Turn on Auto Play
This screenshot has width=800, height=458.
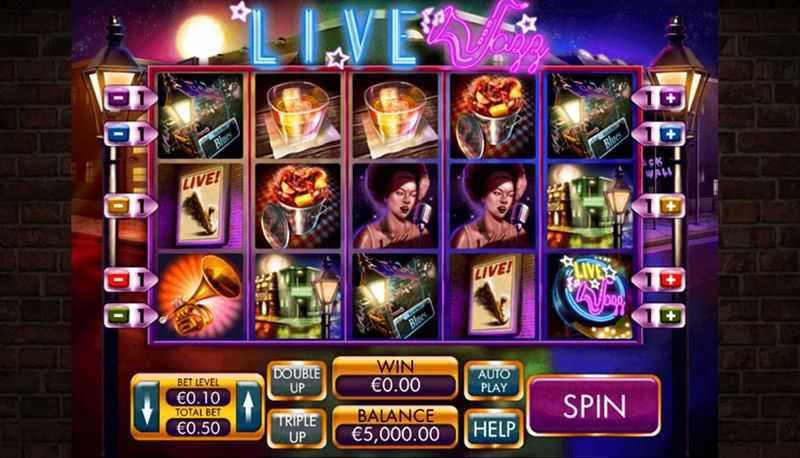pyautogui.click(x=493, y=380)
